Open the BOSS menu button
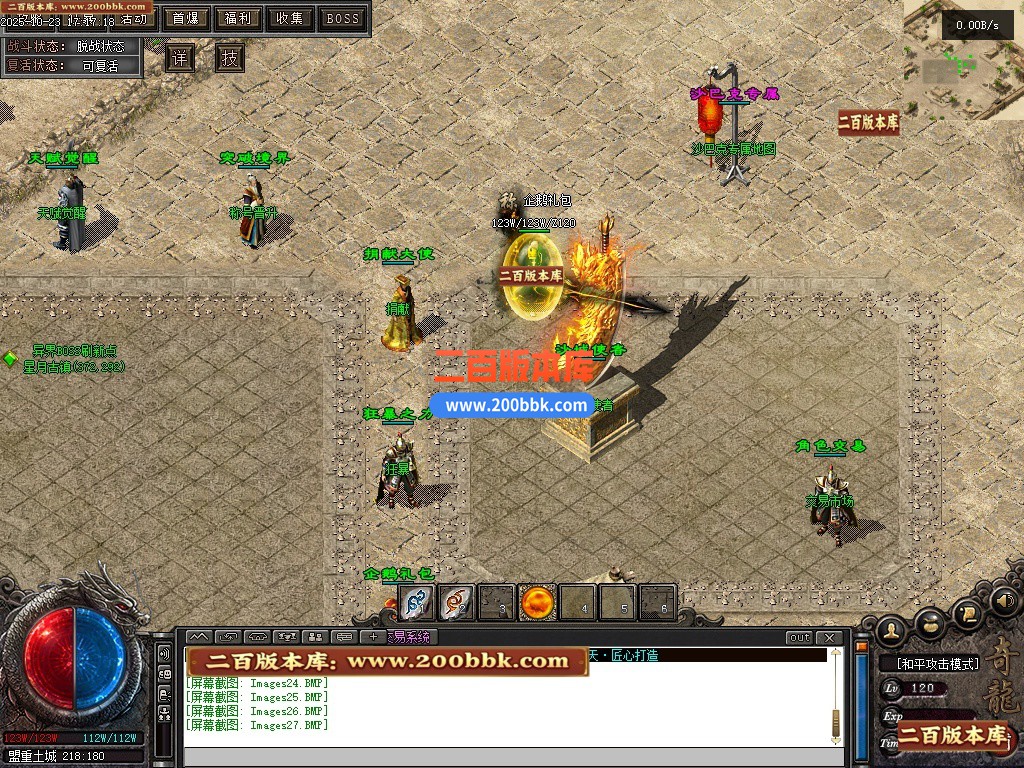The width and height of the screenshot is (1024, 768). click(x=343, y=18)
